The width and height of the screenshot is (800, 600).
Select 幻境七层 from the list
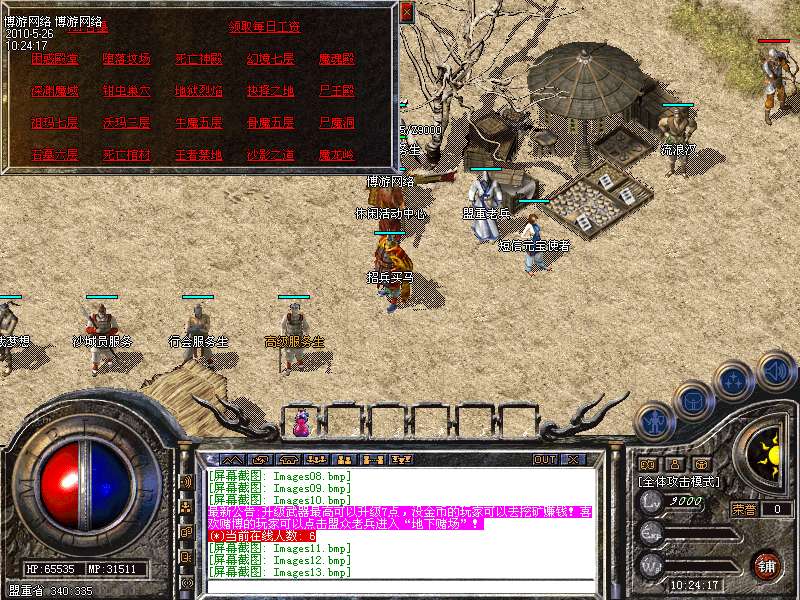[270, 59]
